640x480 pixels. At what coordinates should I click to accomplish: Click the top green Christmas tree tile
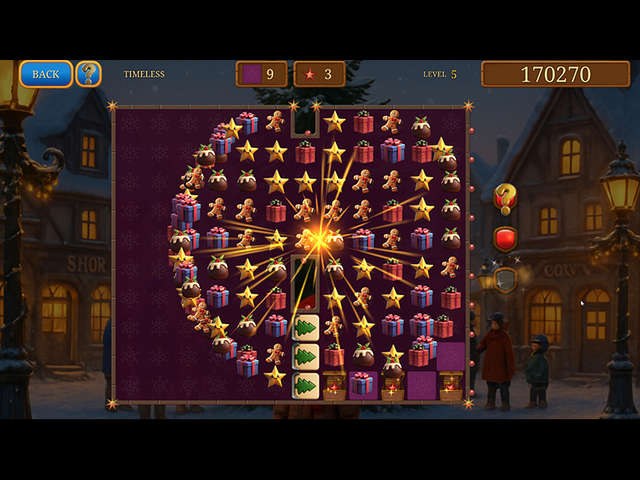305,327
